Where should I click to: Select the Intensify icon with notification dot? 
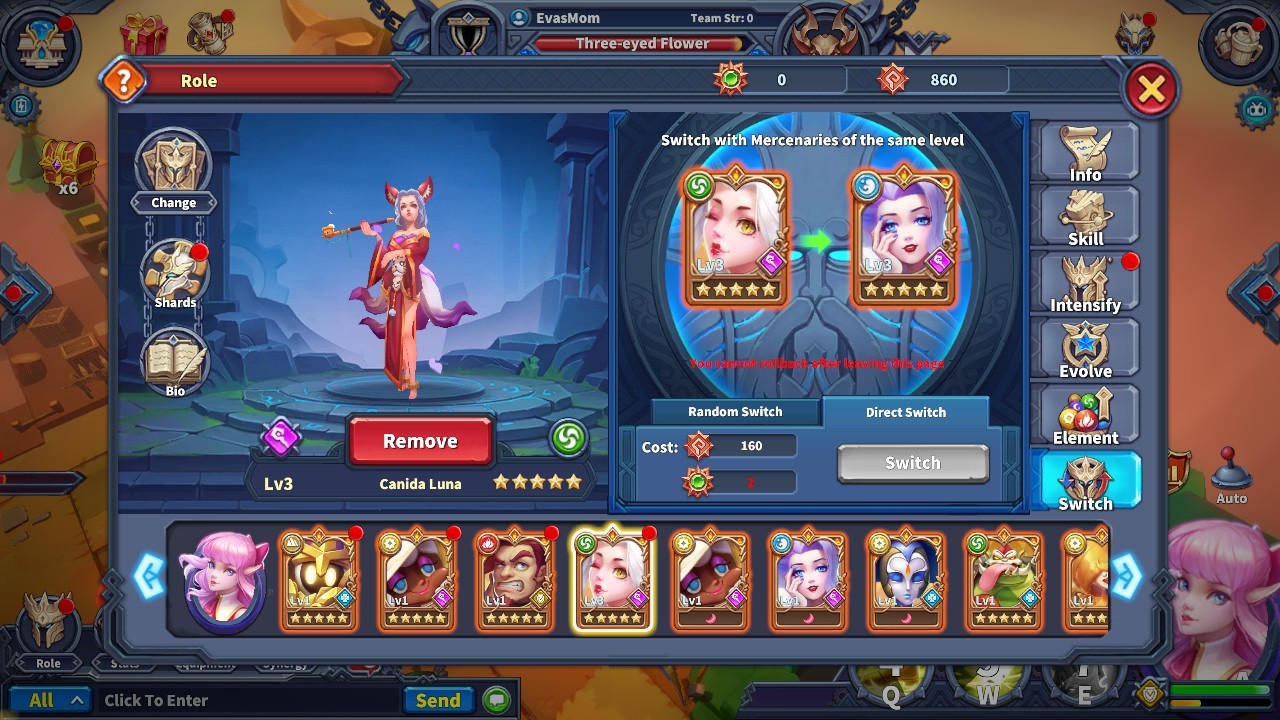pyautogui.click(x=1087, y=282)
